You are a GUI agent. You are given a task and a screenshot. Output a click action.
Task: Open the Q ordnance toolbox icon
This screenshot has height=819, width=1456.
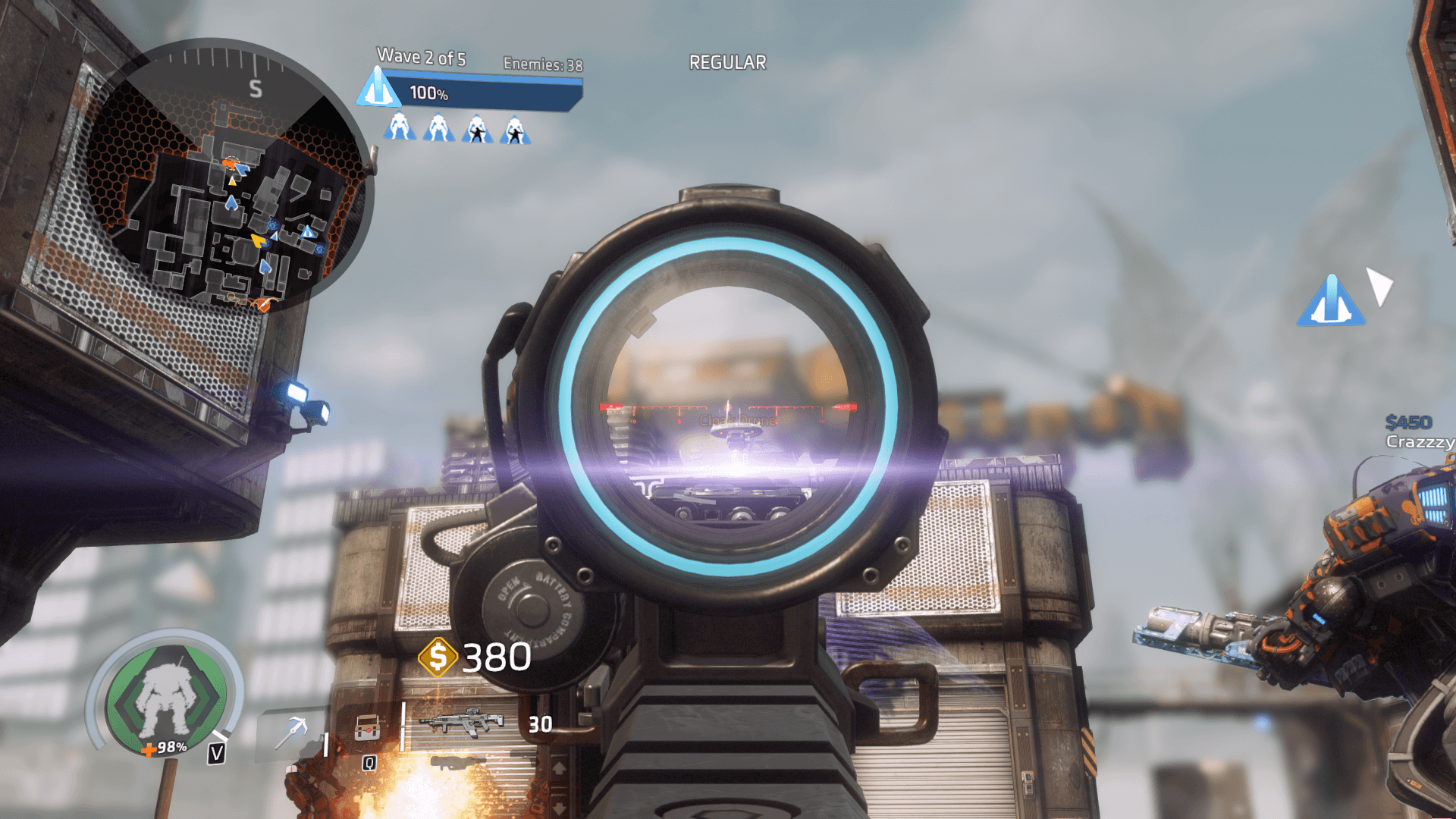point(366,730)
